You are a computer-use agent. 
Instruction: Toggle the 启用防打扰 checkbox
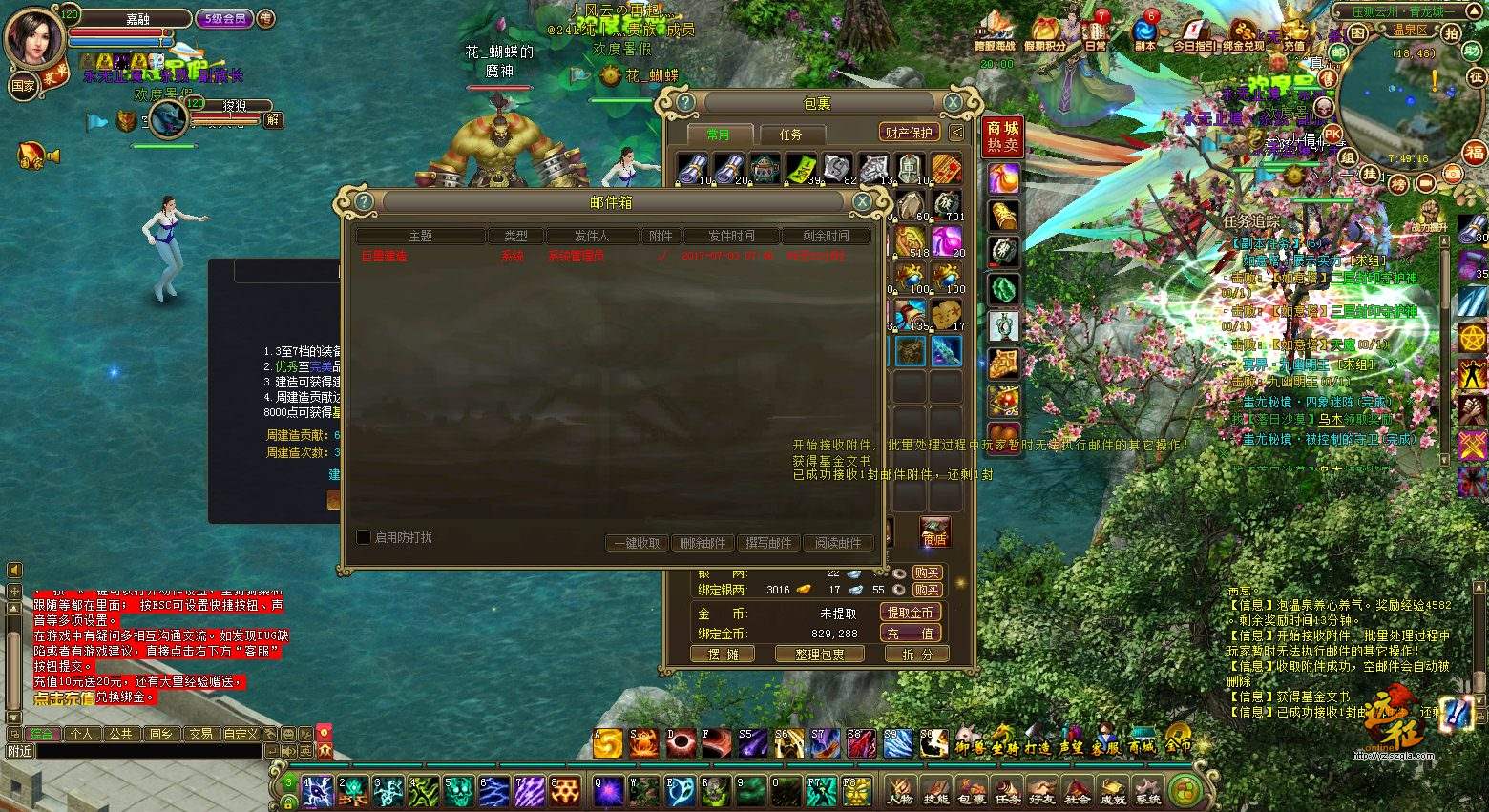click(364, 537)
